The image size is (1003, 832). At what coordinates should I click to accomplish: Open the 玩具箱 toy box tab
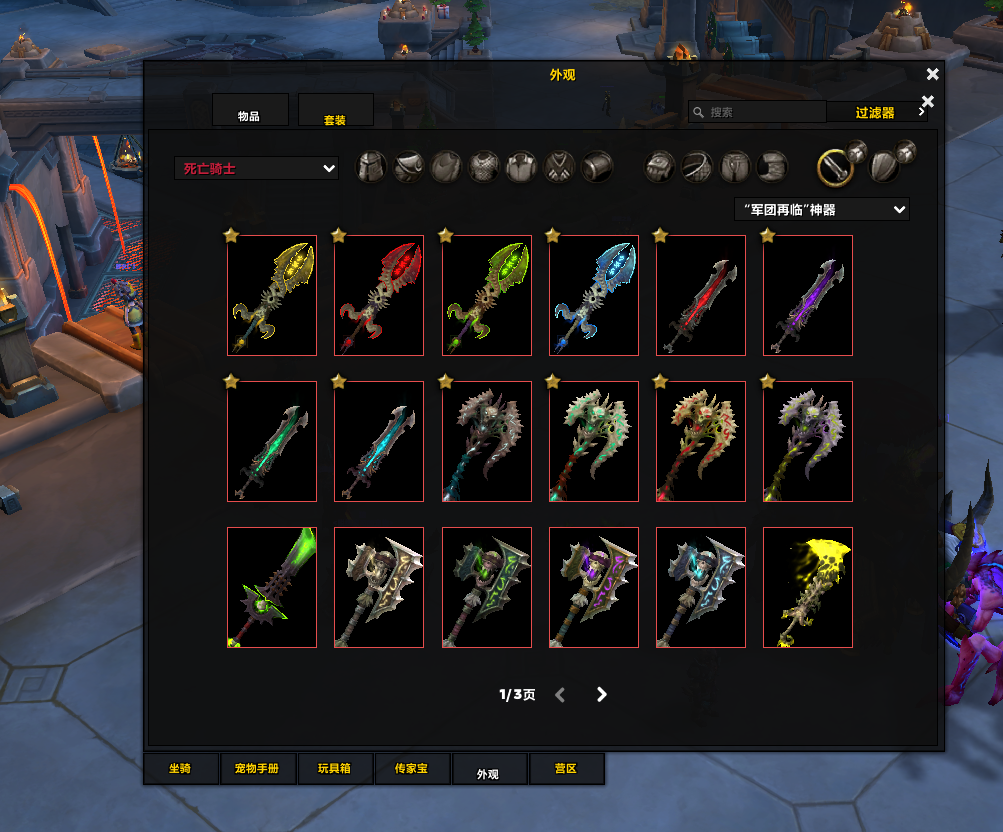click(x=335, y=769)
